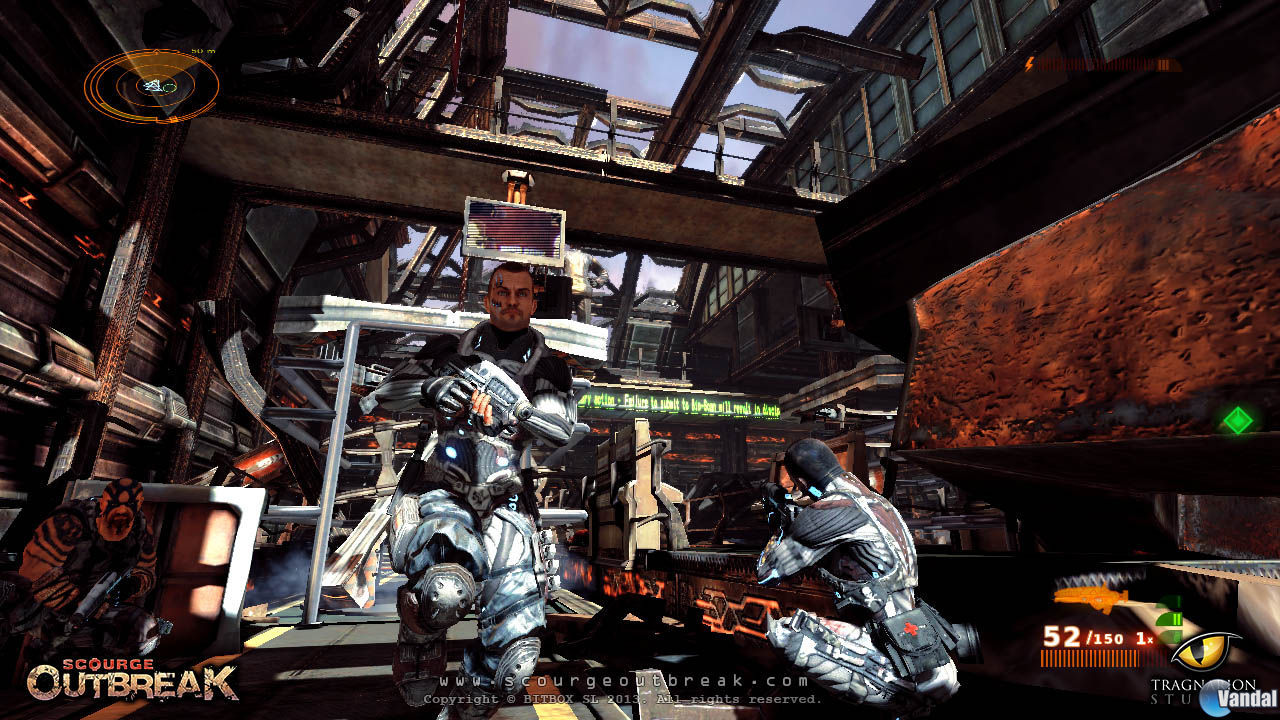Image resolution: width=1280 pixels, height=720 pixels.
Task: Open the overhead monitor display screen
Action: tap(512, 228)
